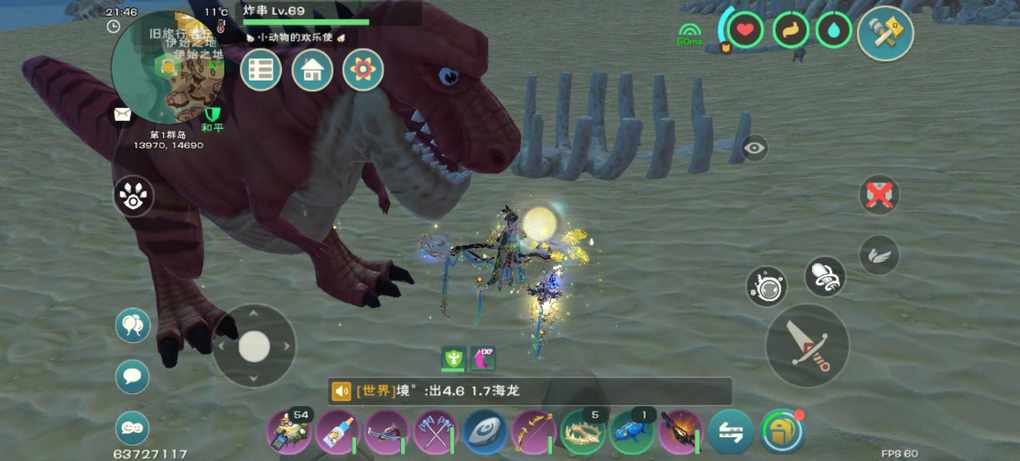Open the hammer crafting button
This screenshot has width=1020, height=461.
tap(885, 33)
